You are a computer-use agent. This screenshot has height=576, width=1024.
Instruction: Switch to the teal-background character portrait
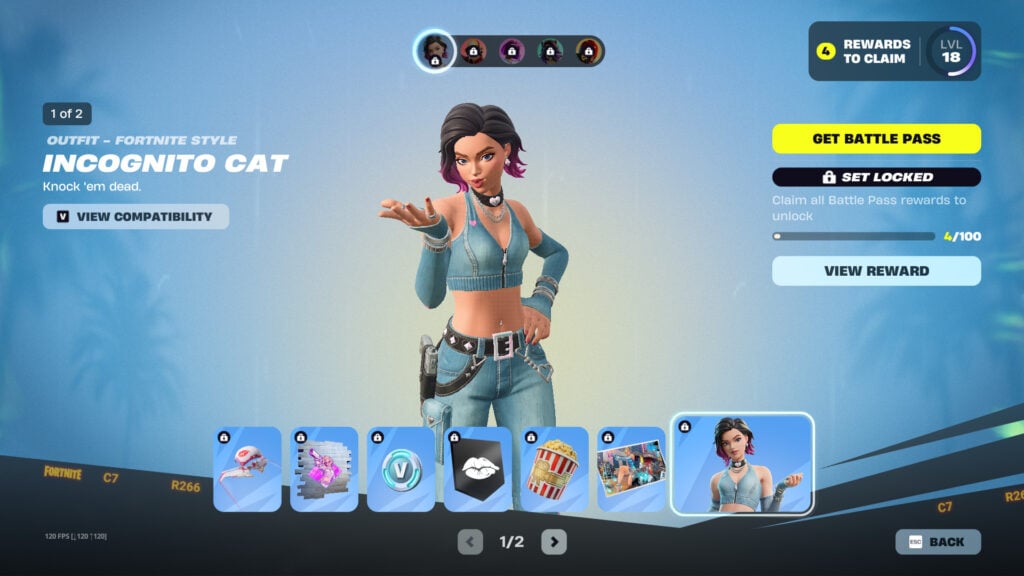[550, 51]
